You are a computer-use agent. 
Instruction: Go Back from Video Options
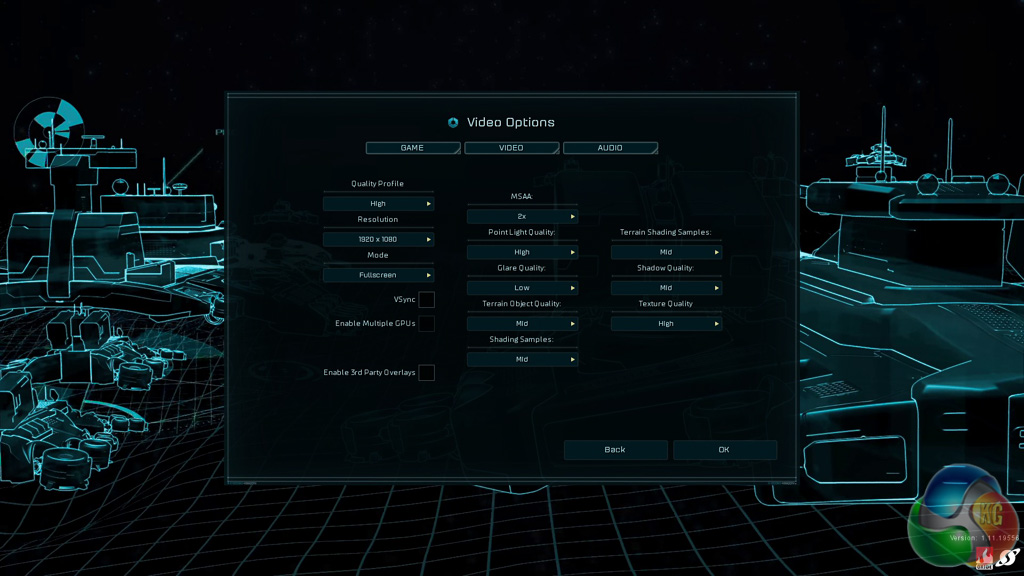point(615,450)
